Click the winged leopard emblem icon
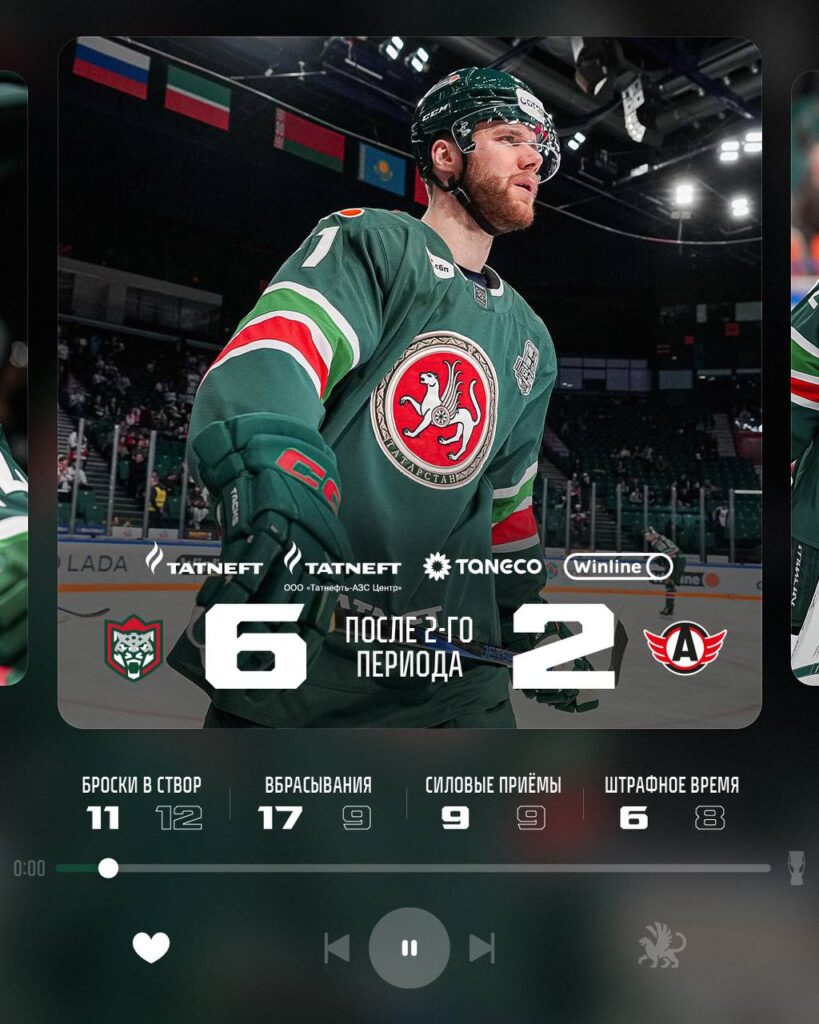Viewport: 819px width, 1024px height. (662, 946)
